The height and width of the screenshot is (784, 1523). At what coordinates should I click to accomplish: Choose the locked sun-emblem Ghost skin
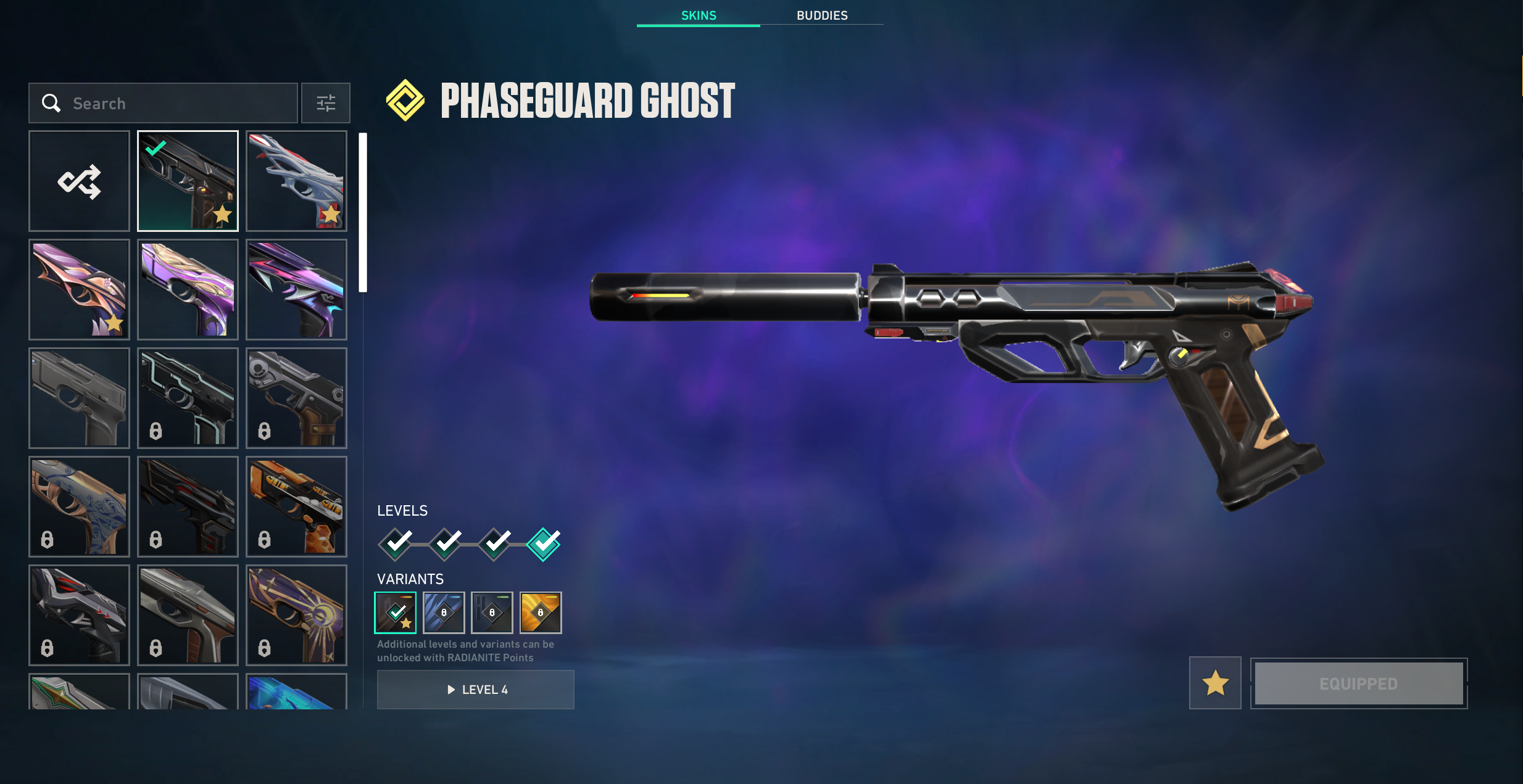(x=296, y=615)
